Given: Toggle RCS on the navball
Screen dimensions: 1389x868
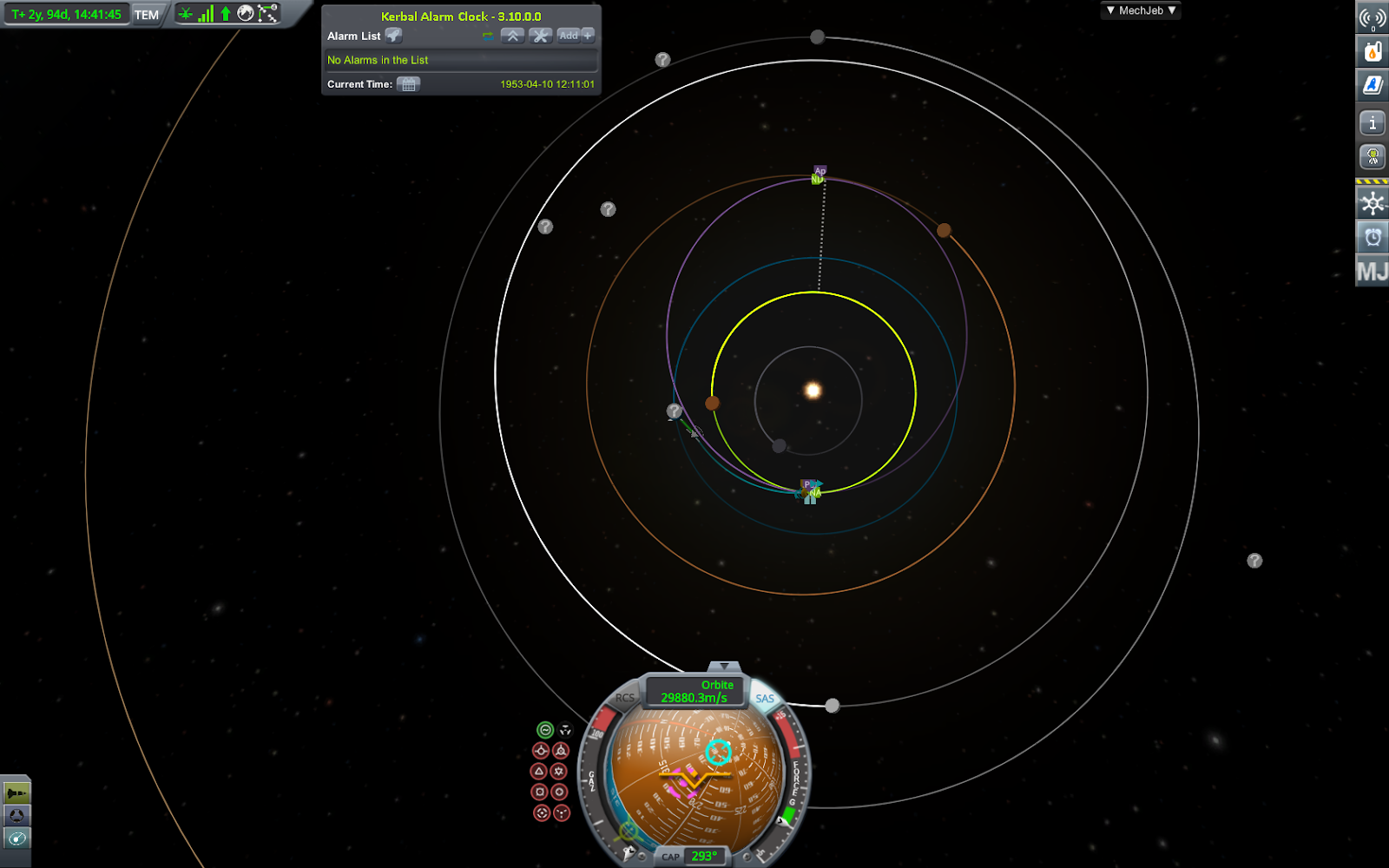Looking at the screenshot, I should point(624,698).
